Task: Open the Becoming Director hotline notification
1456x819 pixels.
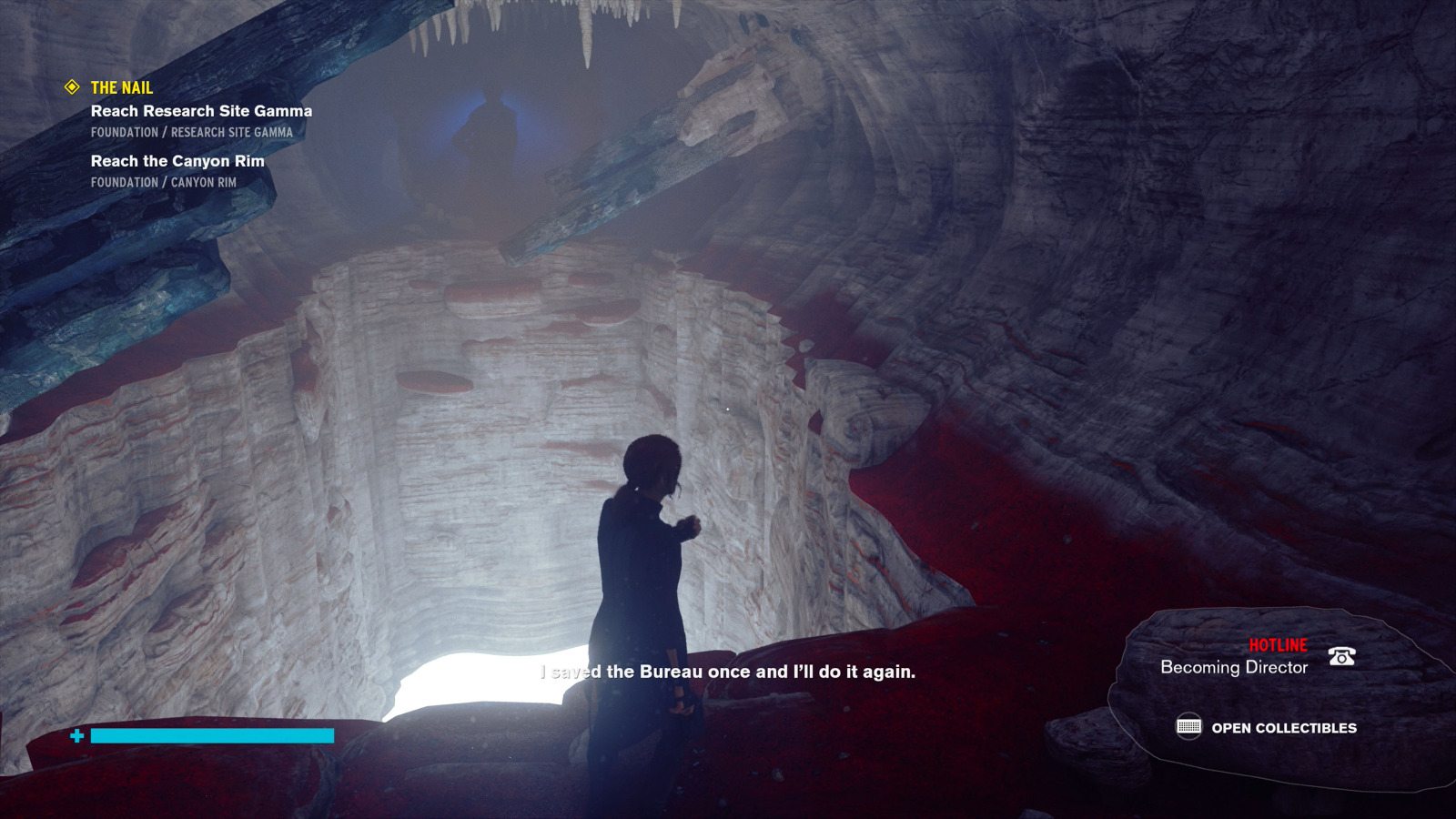Action: click(x=1233, y=667)
